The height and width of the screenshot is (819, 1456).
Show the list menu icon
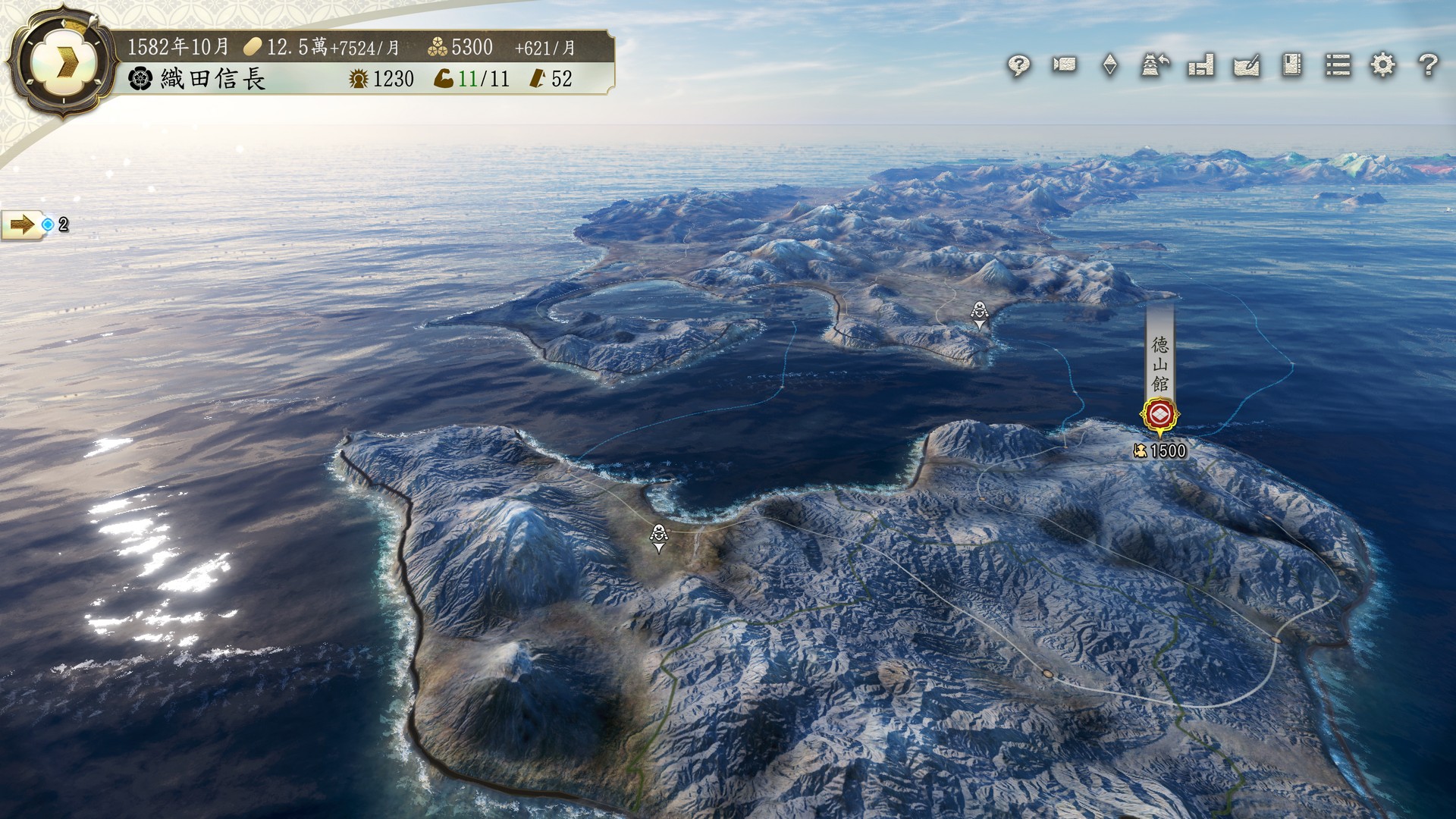click(1338, 65)
